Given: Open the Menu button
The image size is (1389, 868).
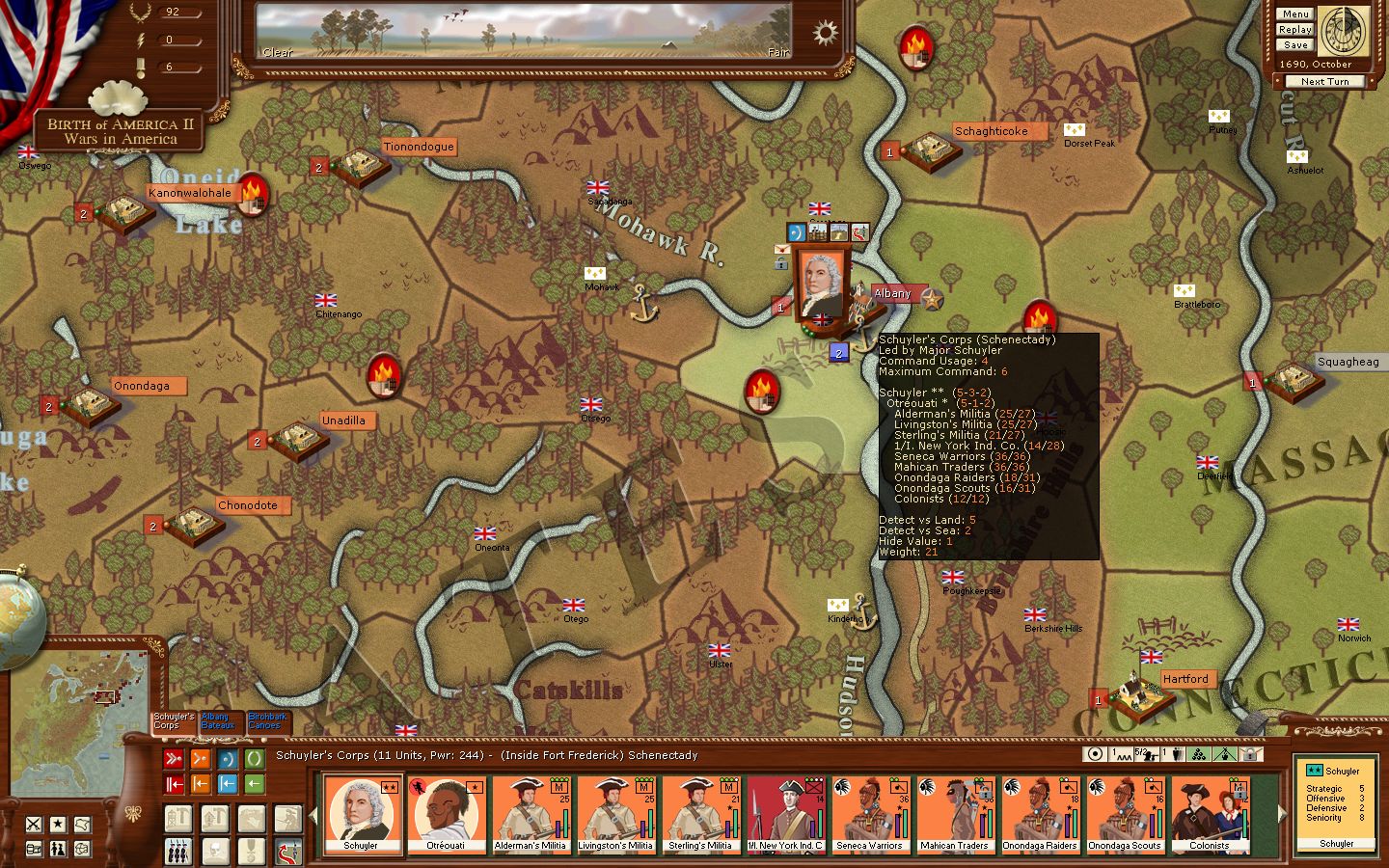Looking at the screenshot, I should (1294, 14).
